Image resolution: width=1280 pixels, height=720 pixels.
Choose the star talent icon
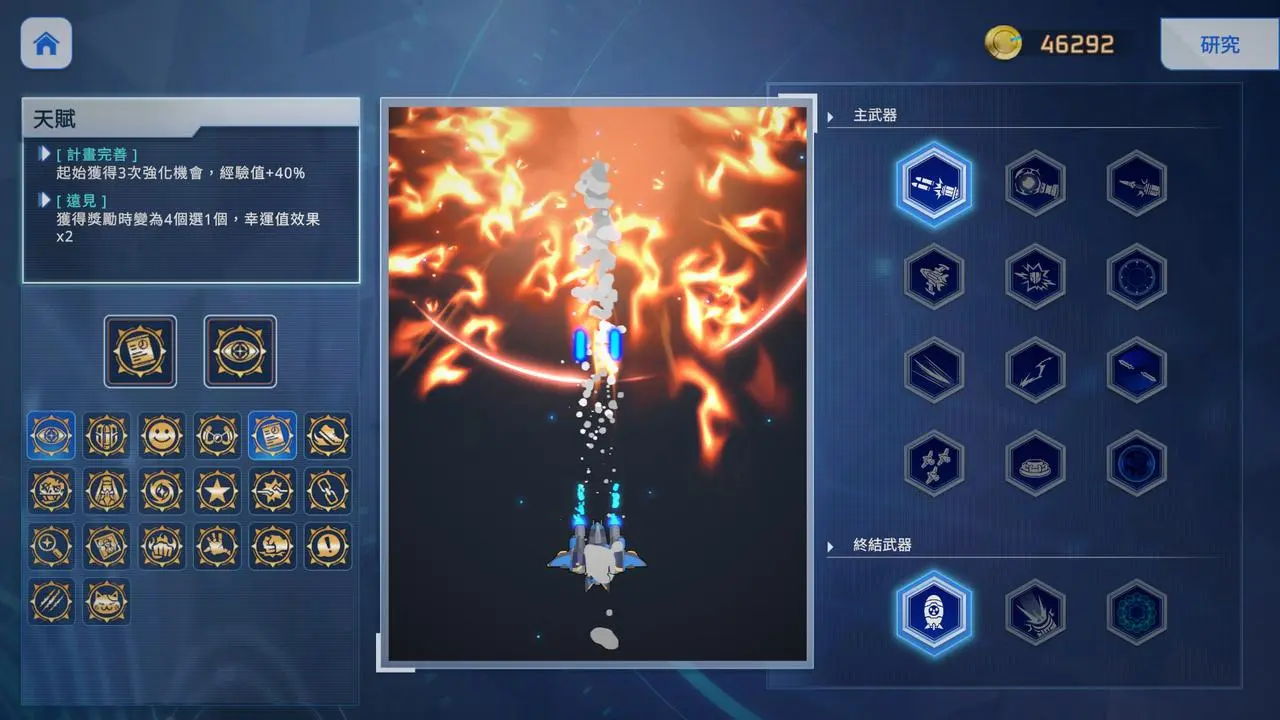click(x=217, y=491)
